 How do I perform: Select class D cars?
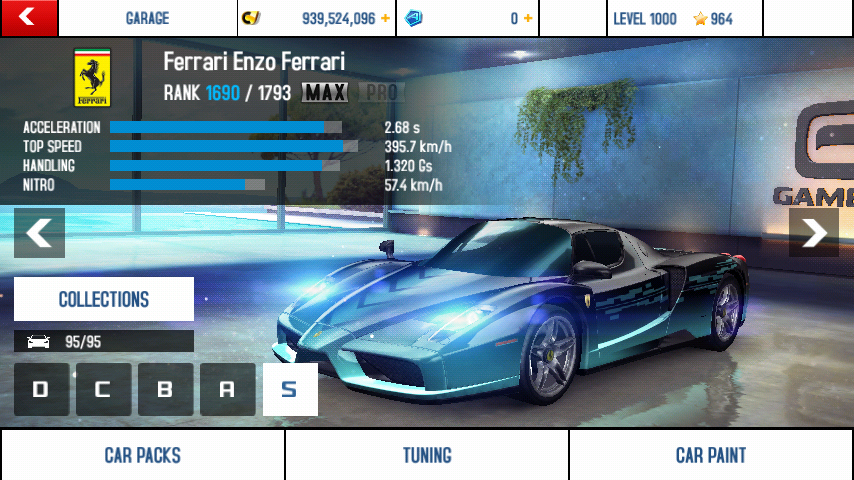pos(41,390)
